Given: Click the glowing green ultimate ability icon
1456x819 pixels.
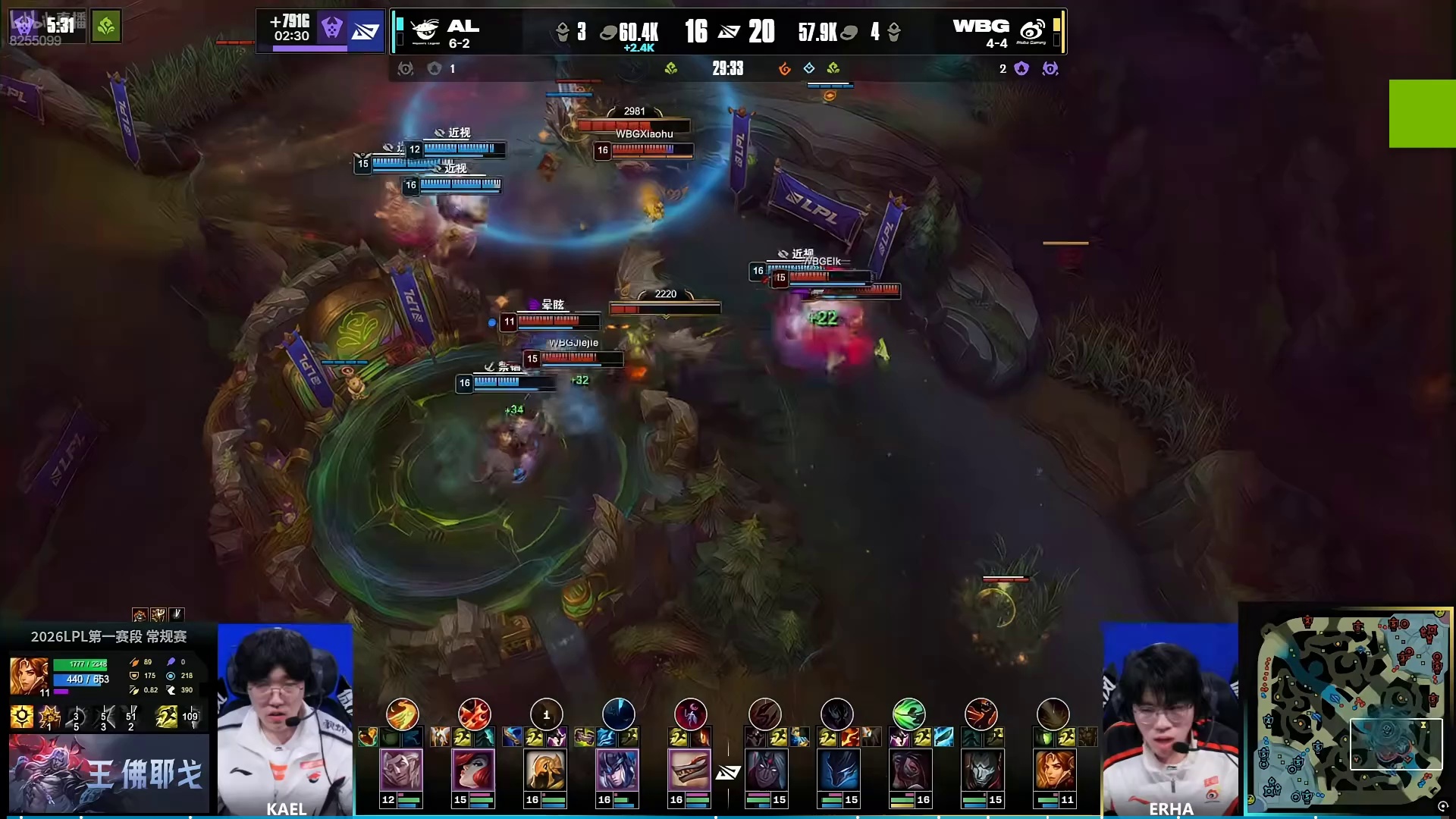Looking at the screenshot, I should click(x=908, y=714).
